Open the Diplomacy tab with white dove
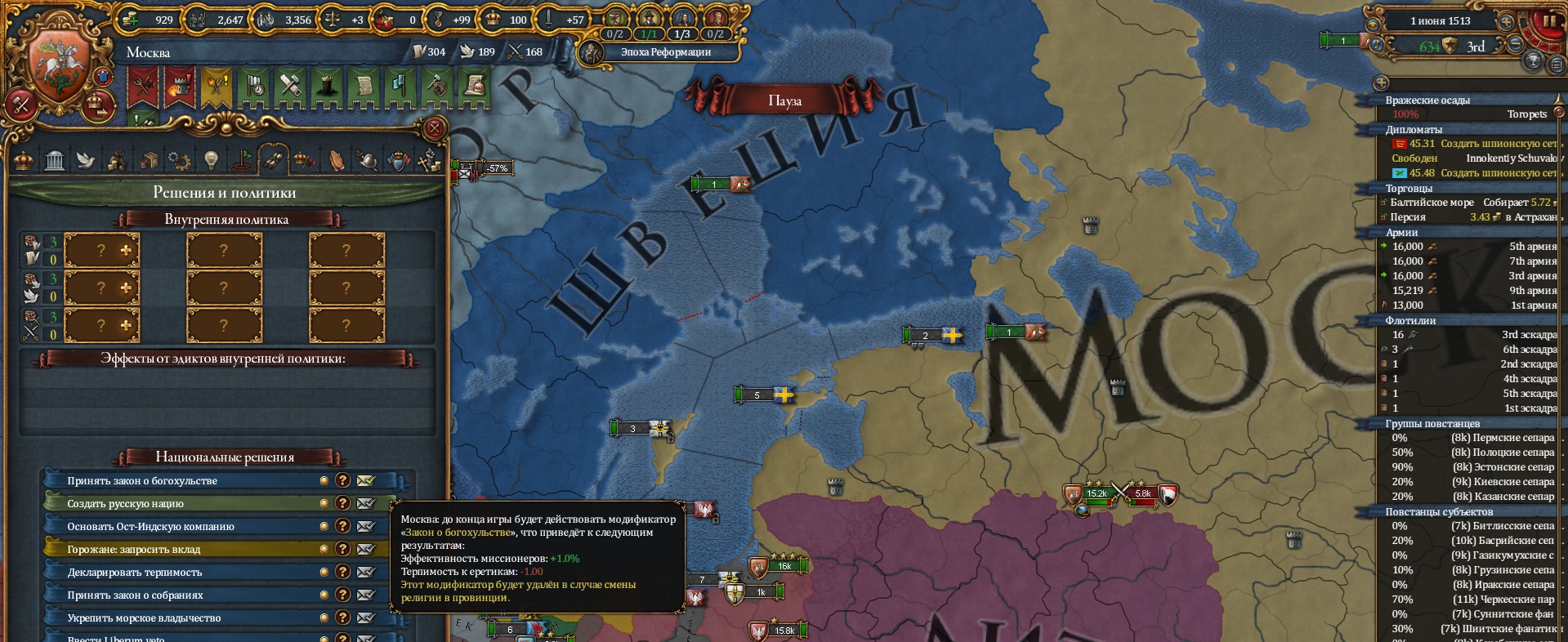This screenshot has height=642, width=1568. pyautogui.click(x=86, y=160)
